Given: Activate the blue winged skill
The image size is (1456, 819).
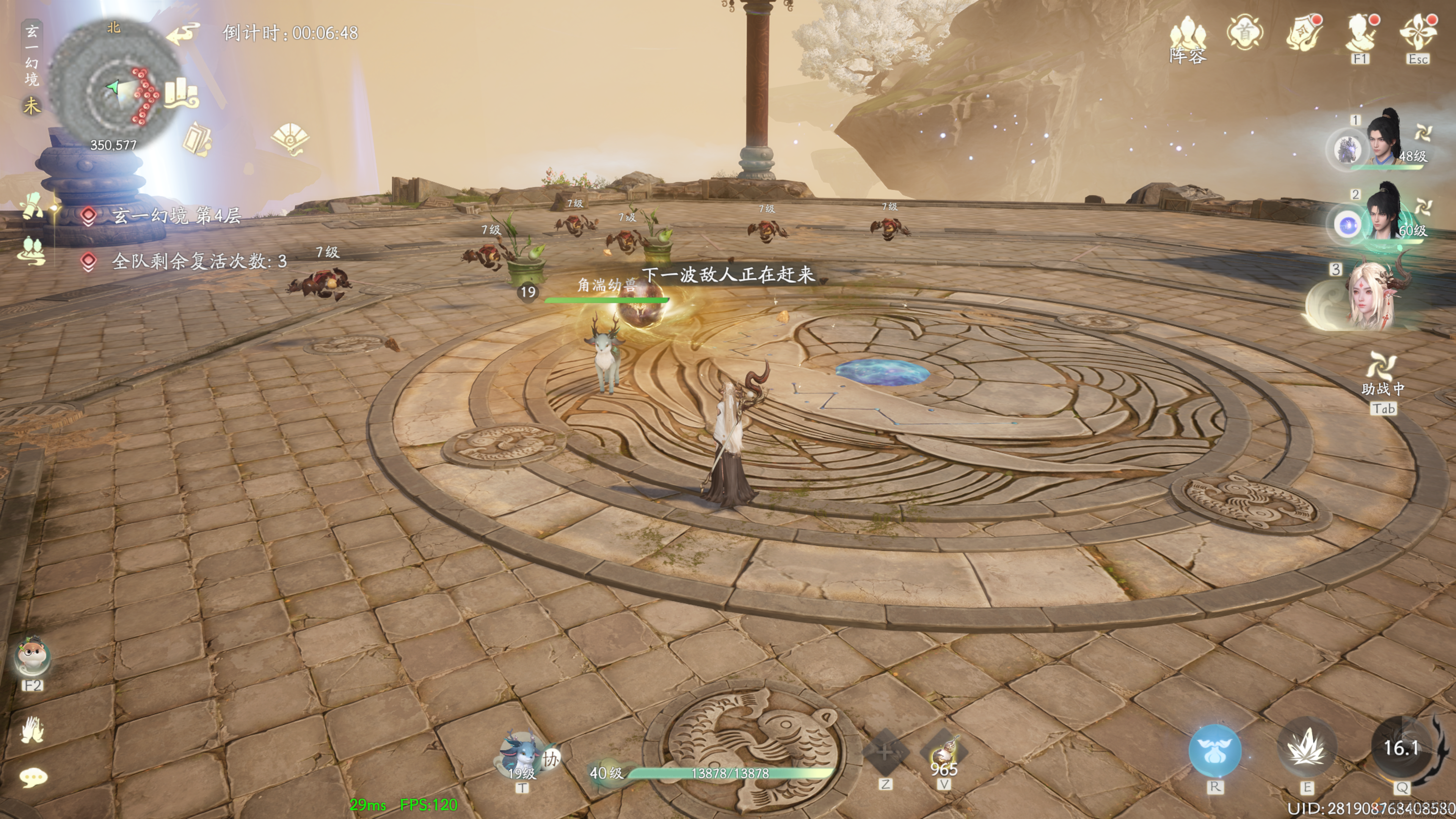Looking at the screenshot, I should tap(1214, 750).
